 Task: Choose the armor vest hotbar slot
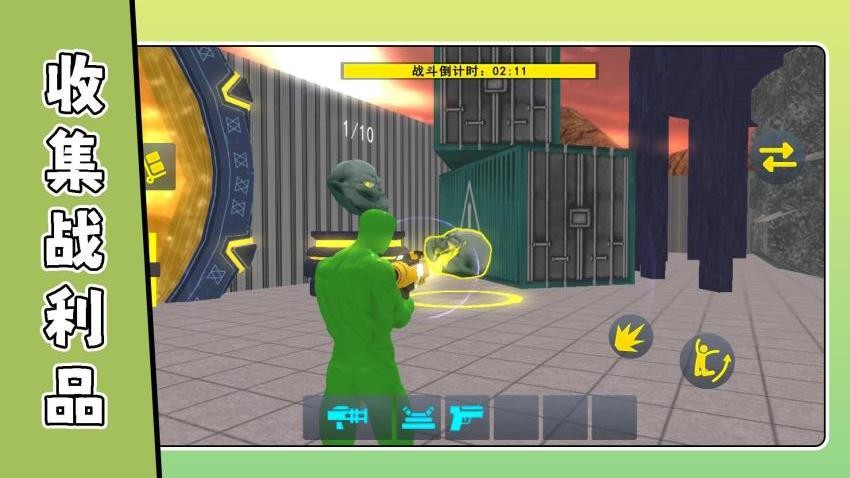coord(419,417)
